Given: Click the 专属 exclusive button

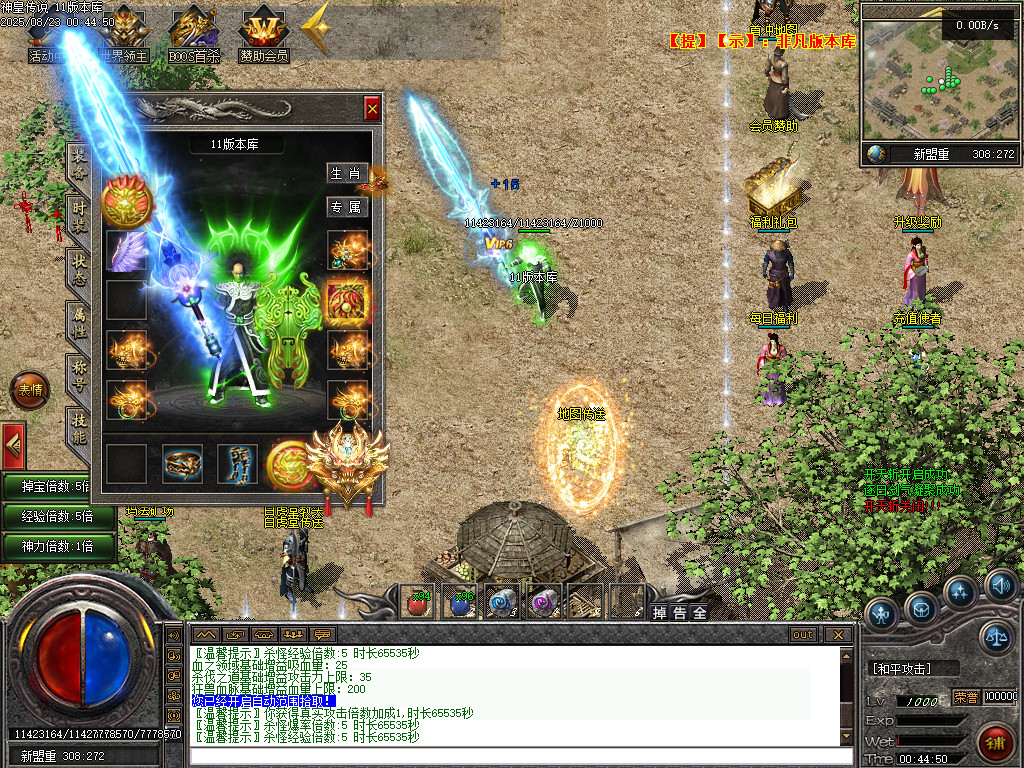Looking at the screenshot, I should point(347,207).
